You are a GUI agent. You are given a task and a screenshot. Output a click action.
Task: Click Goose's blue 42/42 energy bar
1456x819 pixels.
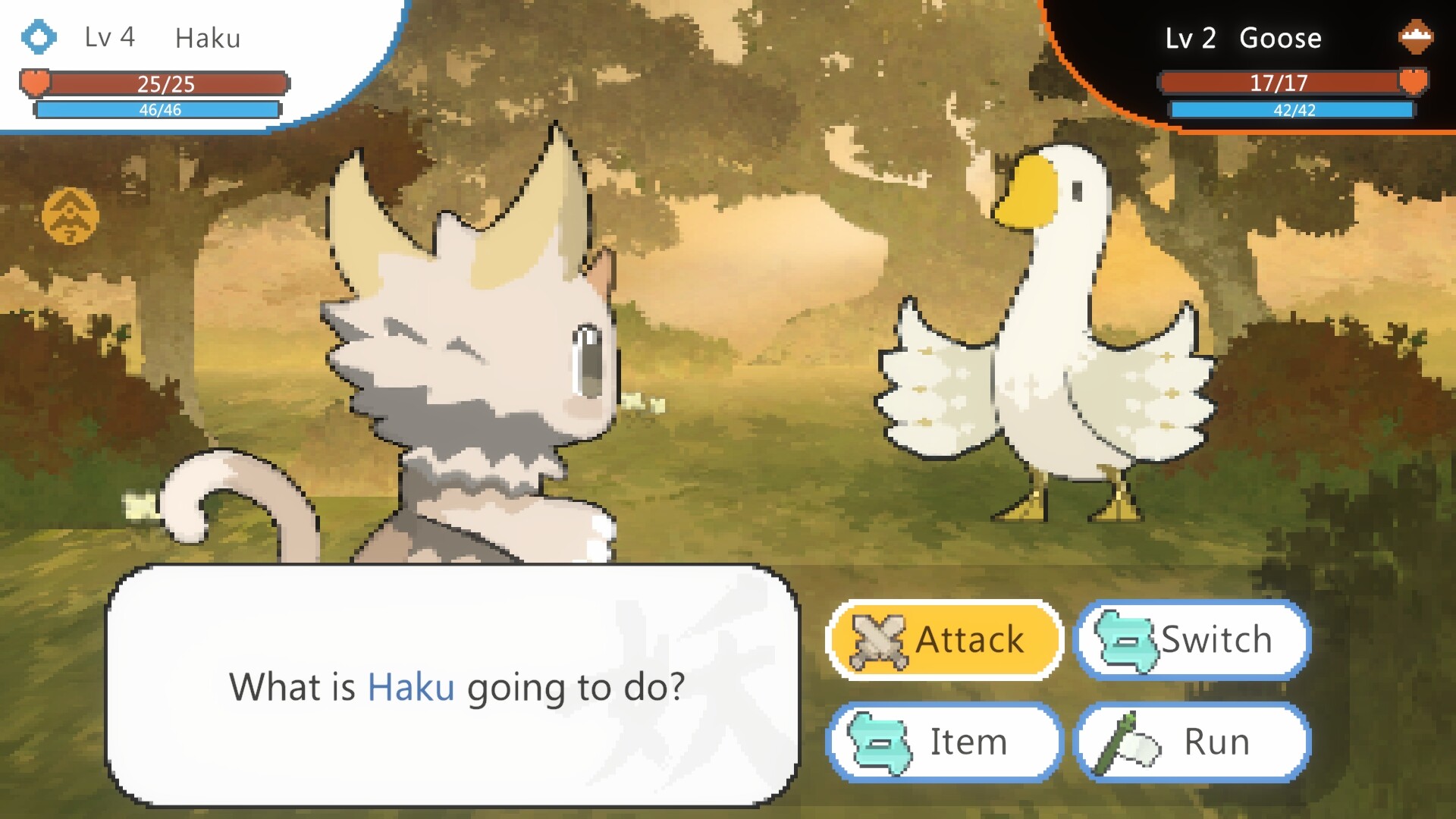1291,111
